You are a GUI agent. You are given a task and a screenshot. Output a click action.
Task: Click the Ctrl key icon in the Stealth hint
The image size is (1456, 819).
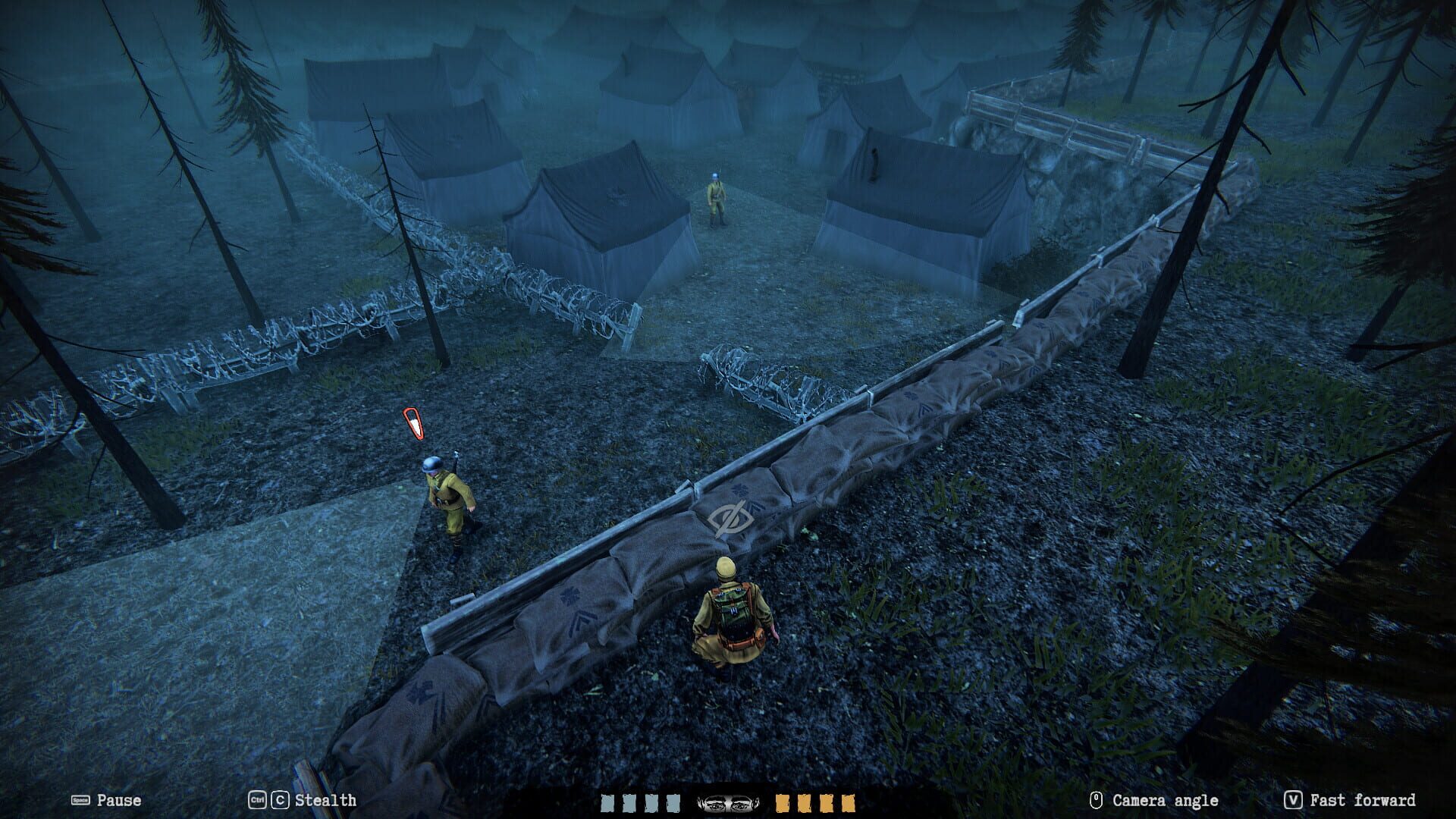tap(257, 800)
